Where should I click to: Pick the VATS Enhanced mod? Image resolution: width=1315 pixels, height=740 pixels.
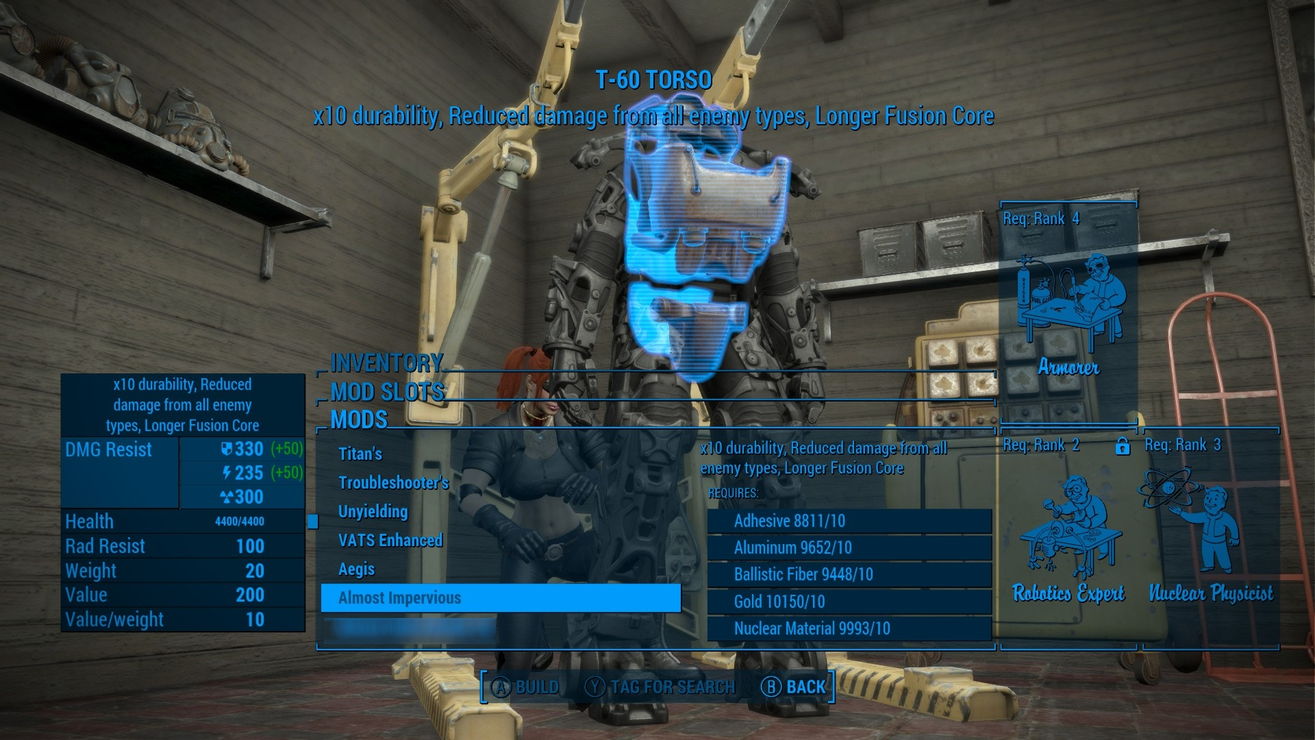click(390, 541)
